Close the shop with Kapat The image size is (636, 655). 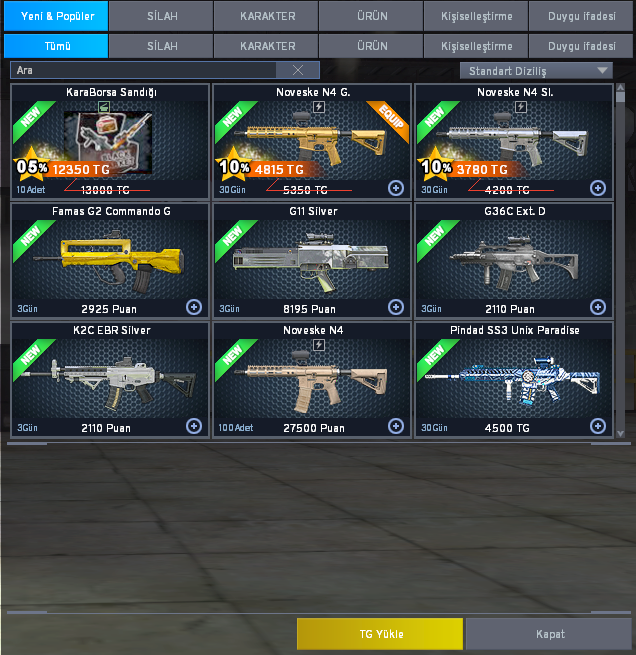549,634
